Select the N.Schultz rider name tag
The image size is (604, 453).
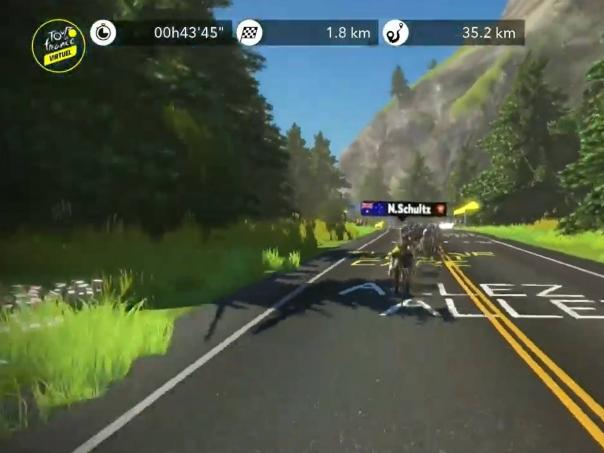tap(403, 209)
